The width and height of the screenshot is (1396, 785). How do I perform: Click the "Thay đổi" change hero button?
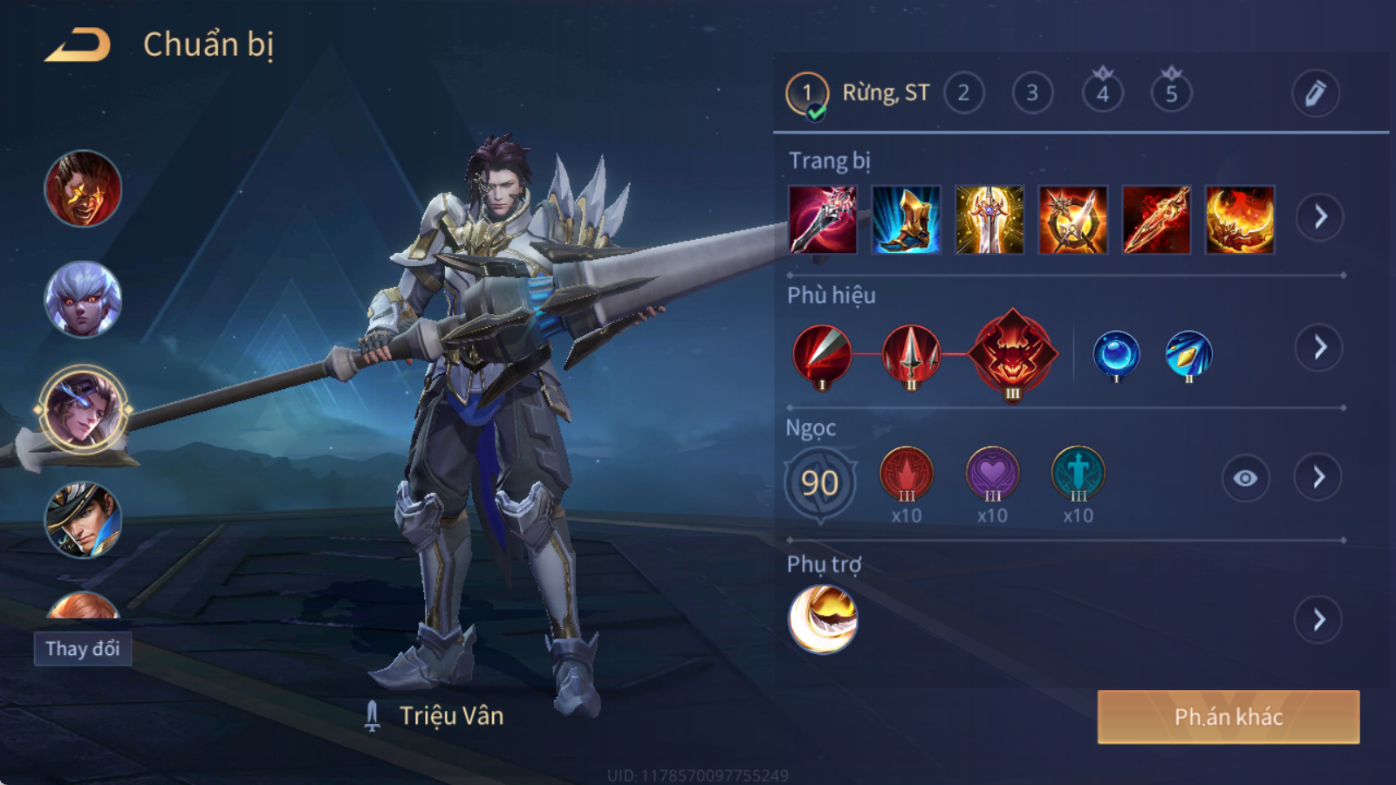[x=83, y=648]
